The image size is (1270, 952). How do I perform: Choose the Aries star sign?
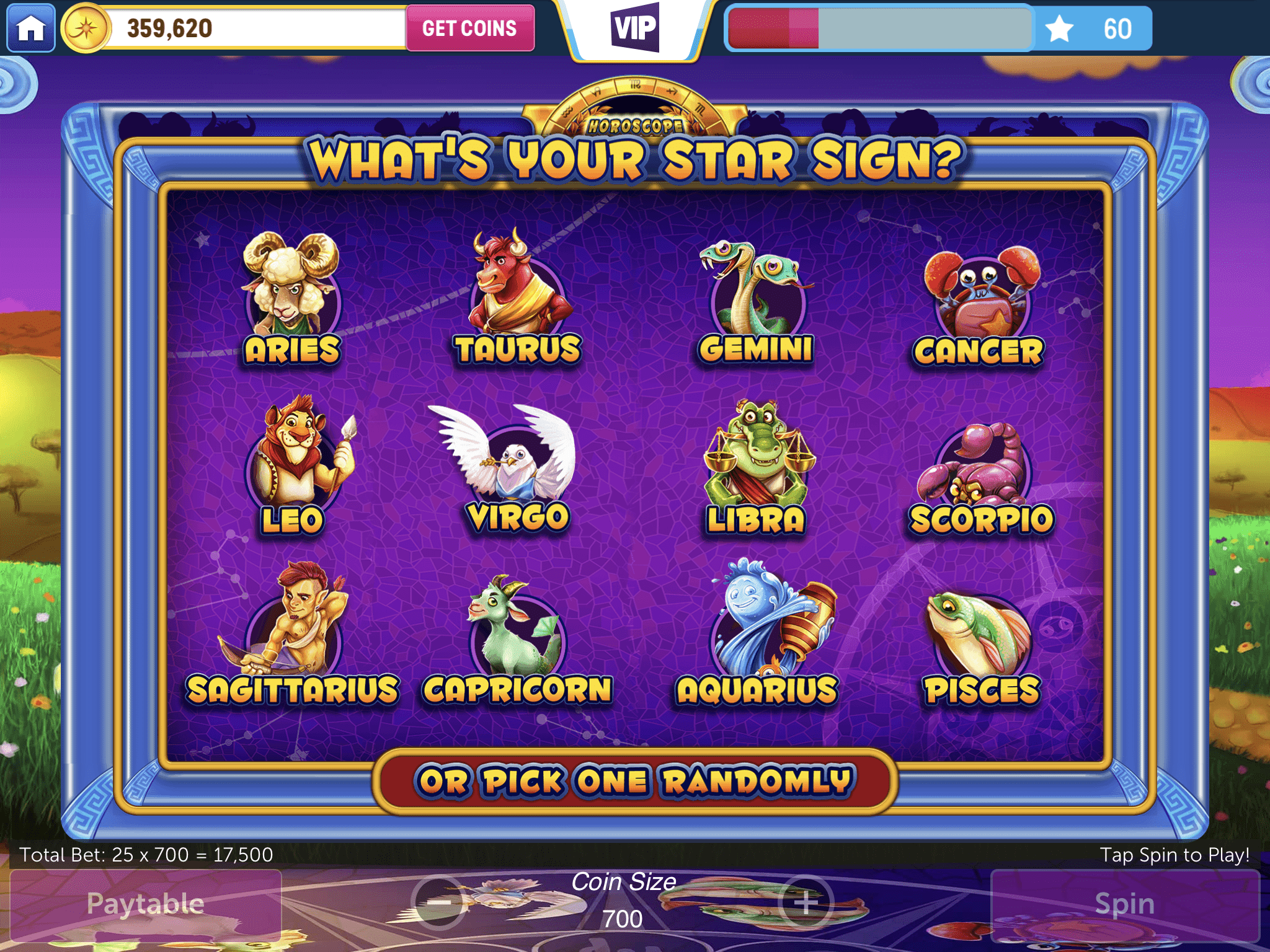pos(292,296)
